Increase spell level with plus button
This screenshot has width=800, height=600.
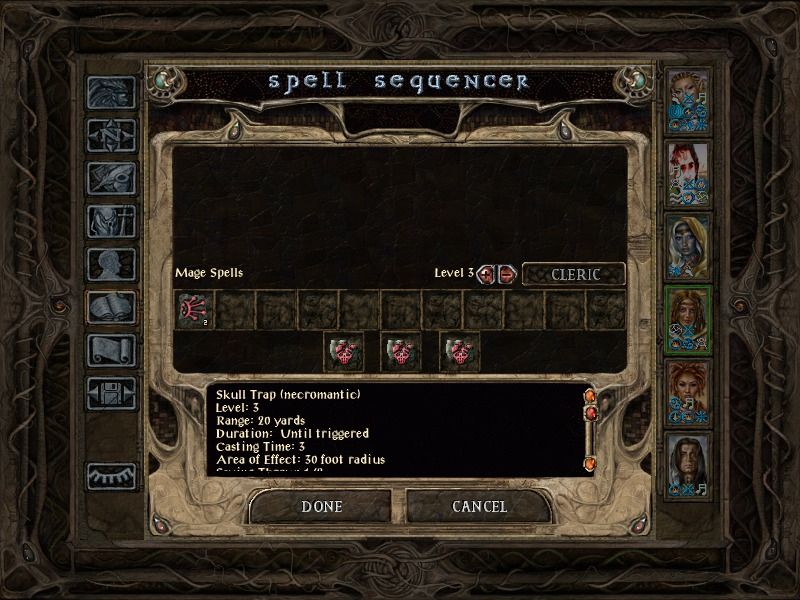click(487, 274)
